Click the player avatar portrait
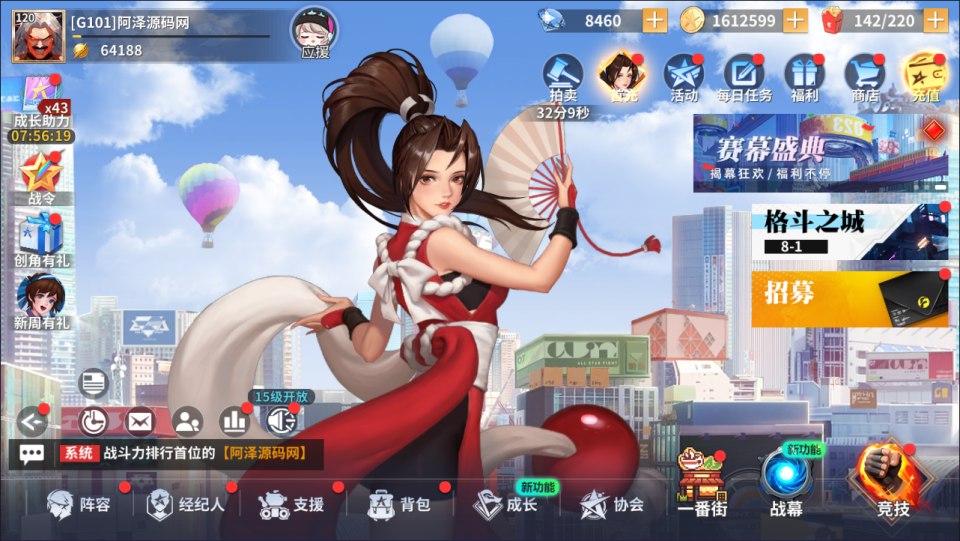This screenshot has height=541, width=960. [x=38, y=36]
